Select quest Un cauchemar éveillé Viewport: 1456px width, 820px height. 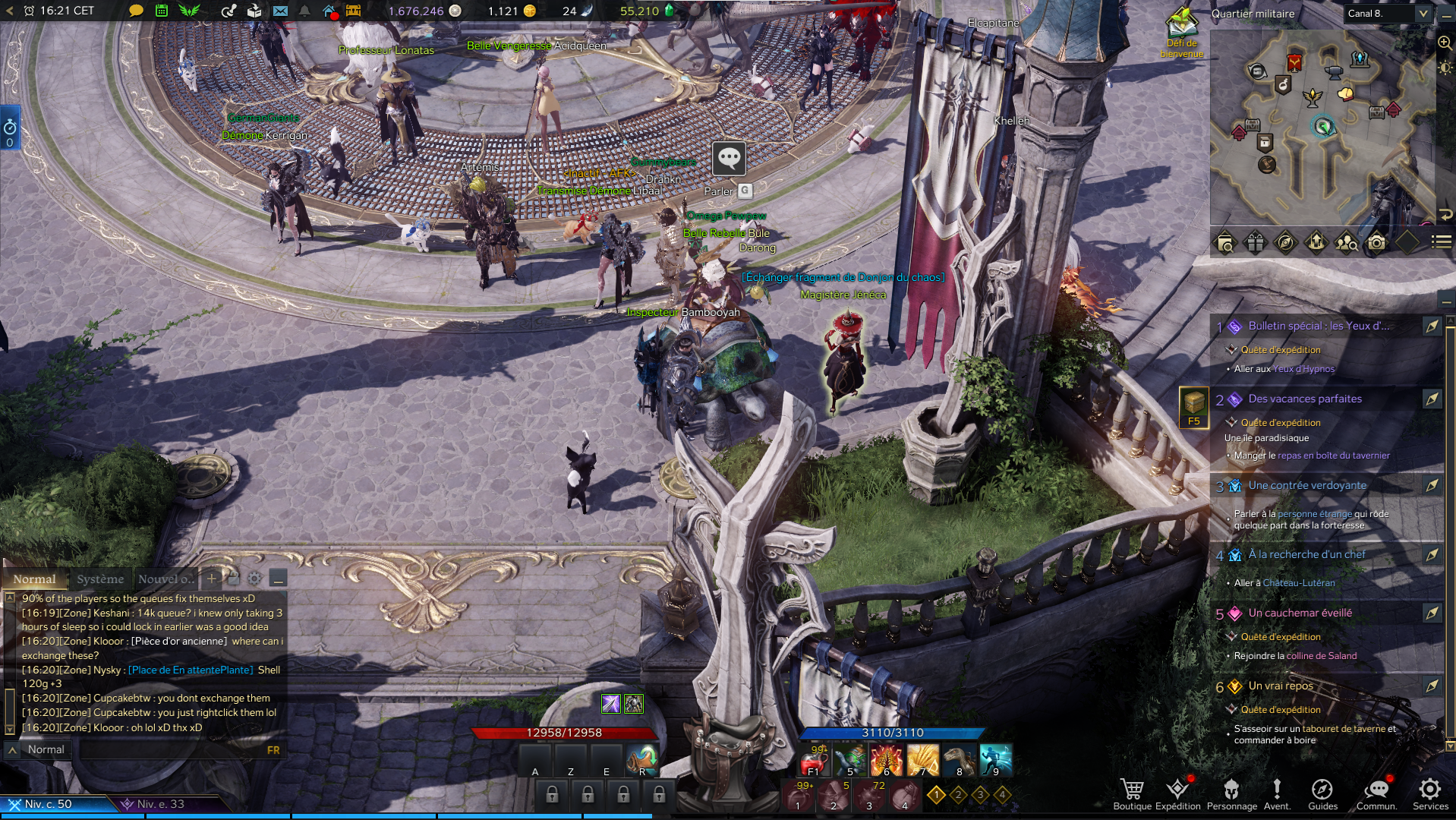click(x=1300, y=613)
